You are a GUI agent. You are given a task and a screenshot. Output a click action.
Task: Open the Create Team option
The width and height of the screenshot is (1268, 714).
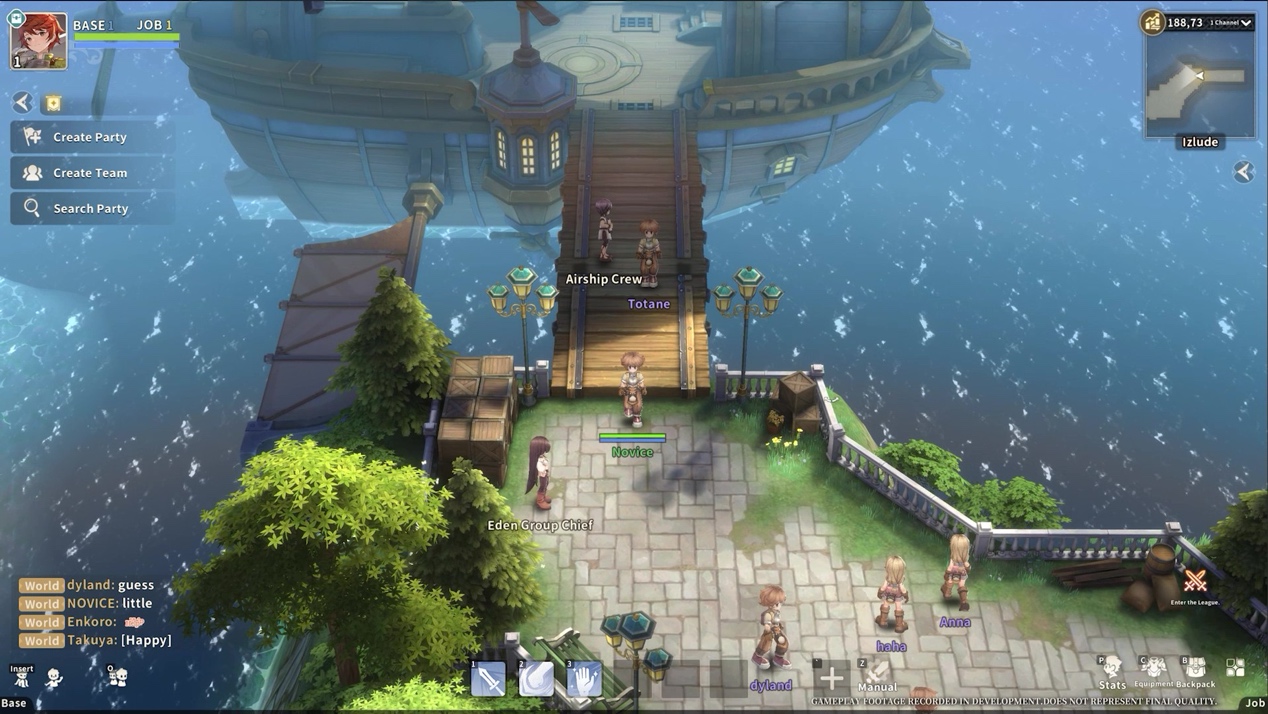click(90, 173)
